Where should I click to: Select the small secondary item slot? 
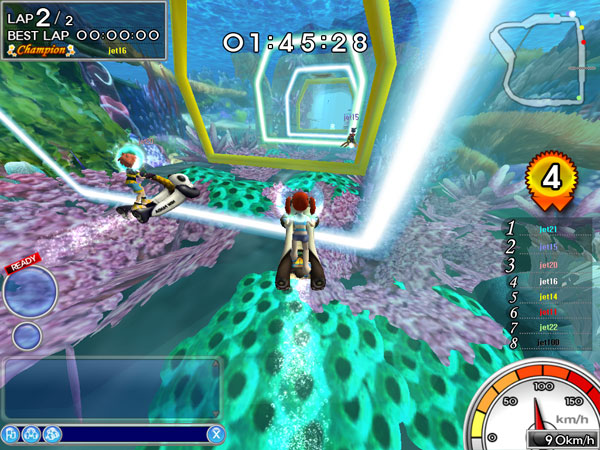(x=28, y=335)
